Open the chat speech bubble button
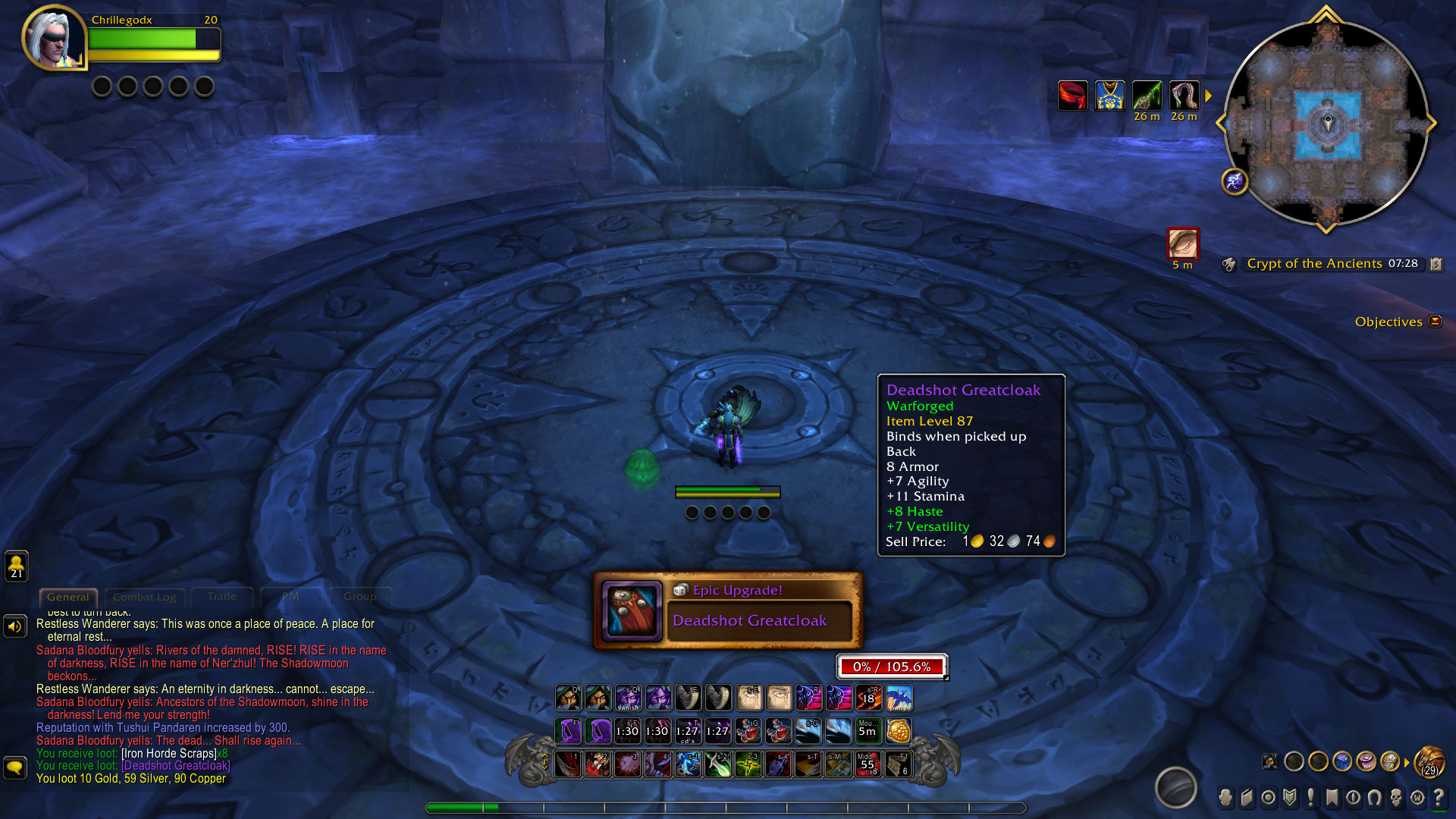 15,767
